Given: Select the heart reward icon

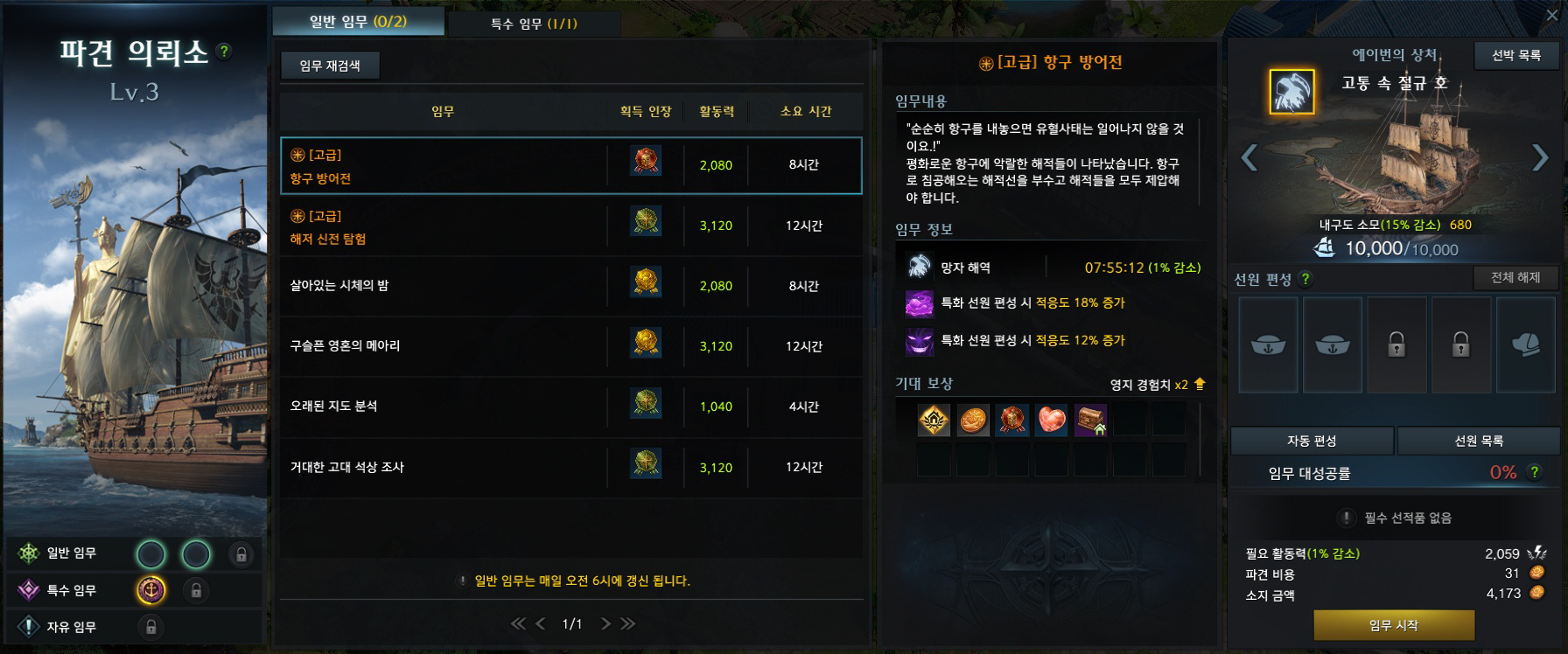Looking at the screenshot, I should (1052, 421).
